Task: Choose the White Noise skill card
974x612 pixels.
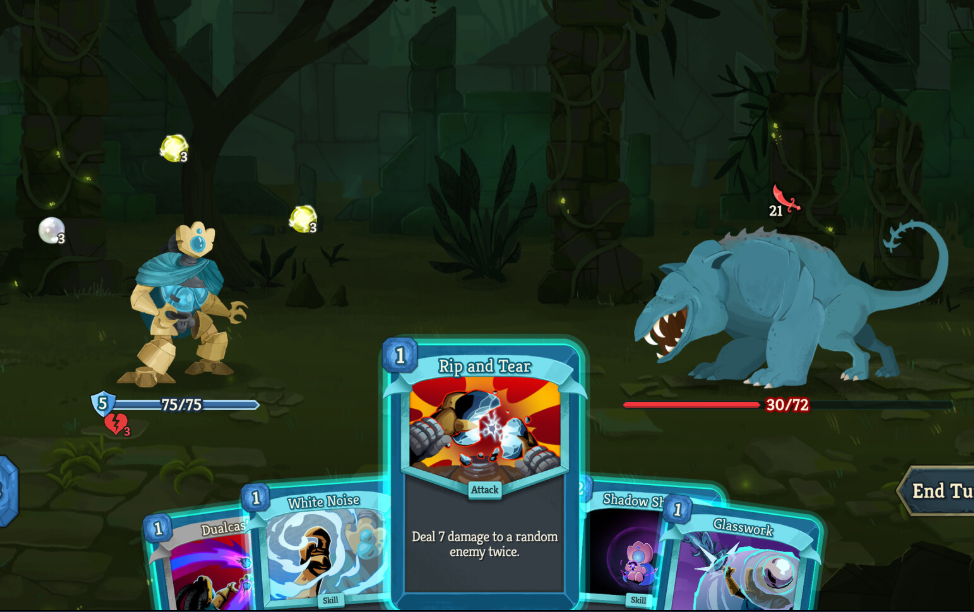Action: pyautogui.click(x=320, y=550)
